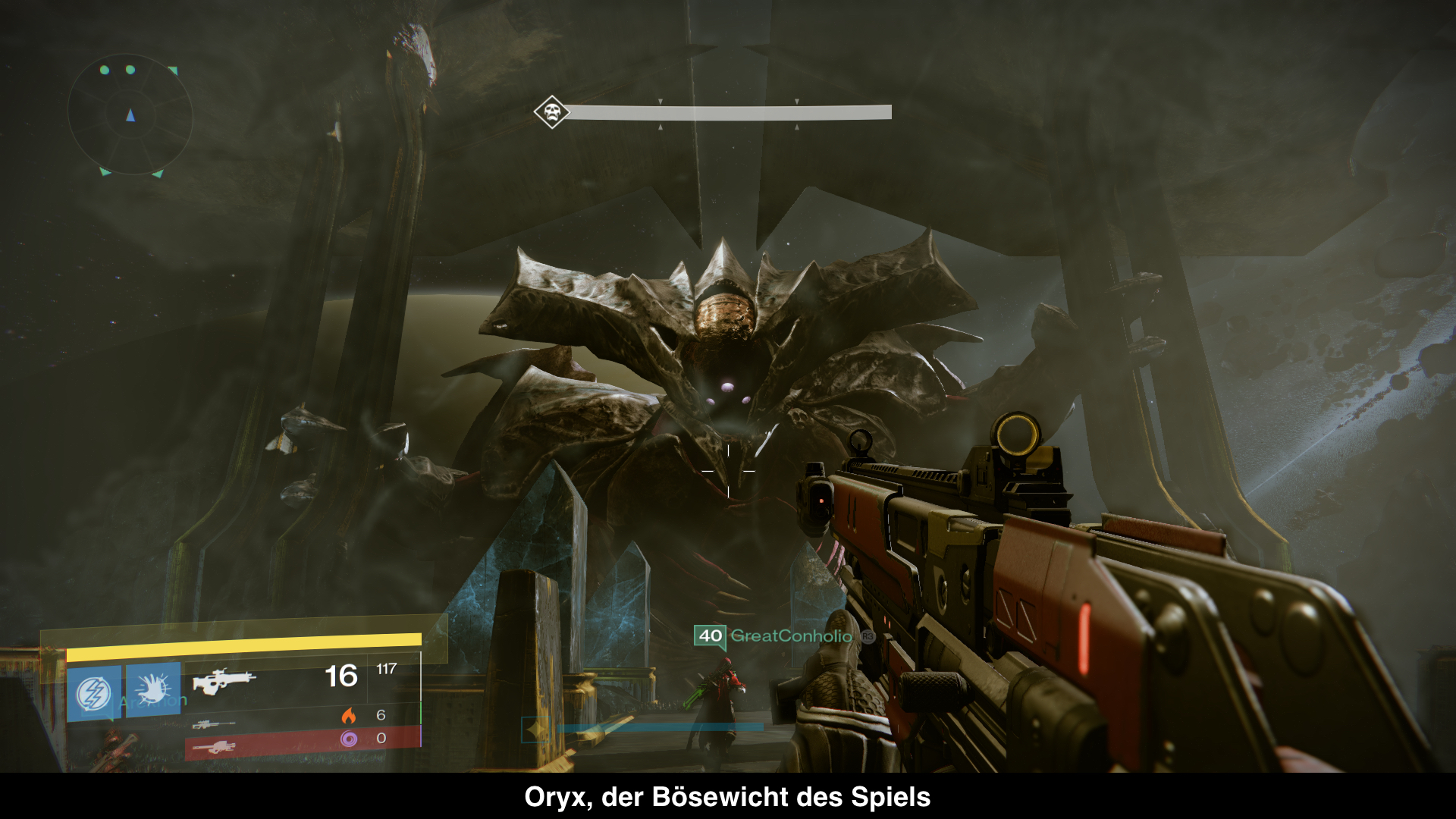Click the circular motion tracker radar
Viewport: 1456px width, 819px height.
130,115
